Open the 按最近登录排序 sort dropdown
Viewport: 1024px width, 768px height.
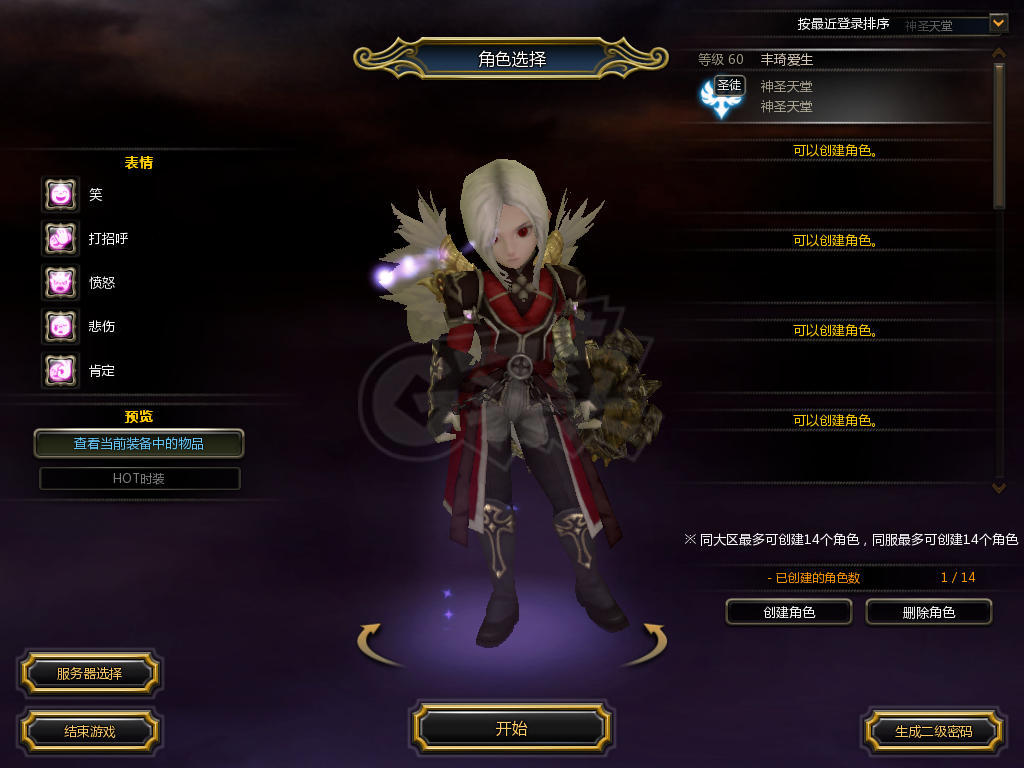[997, 23]
